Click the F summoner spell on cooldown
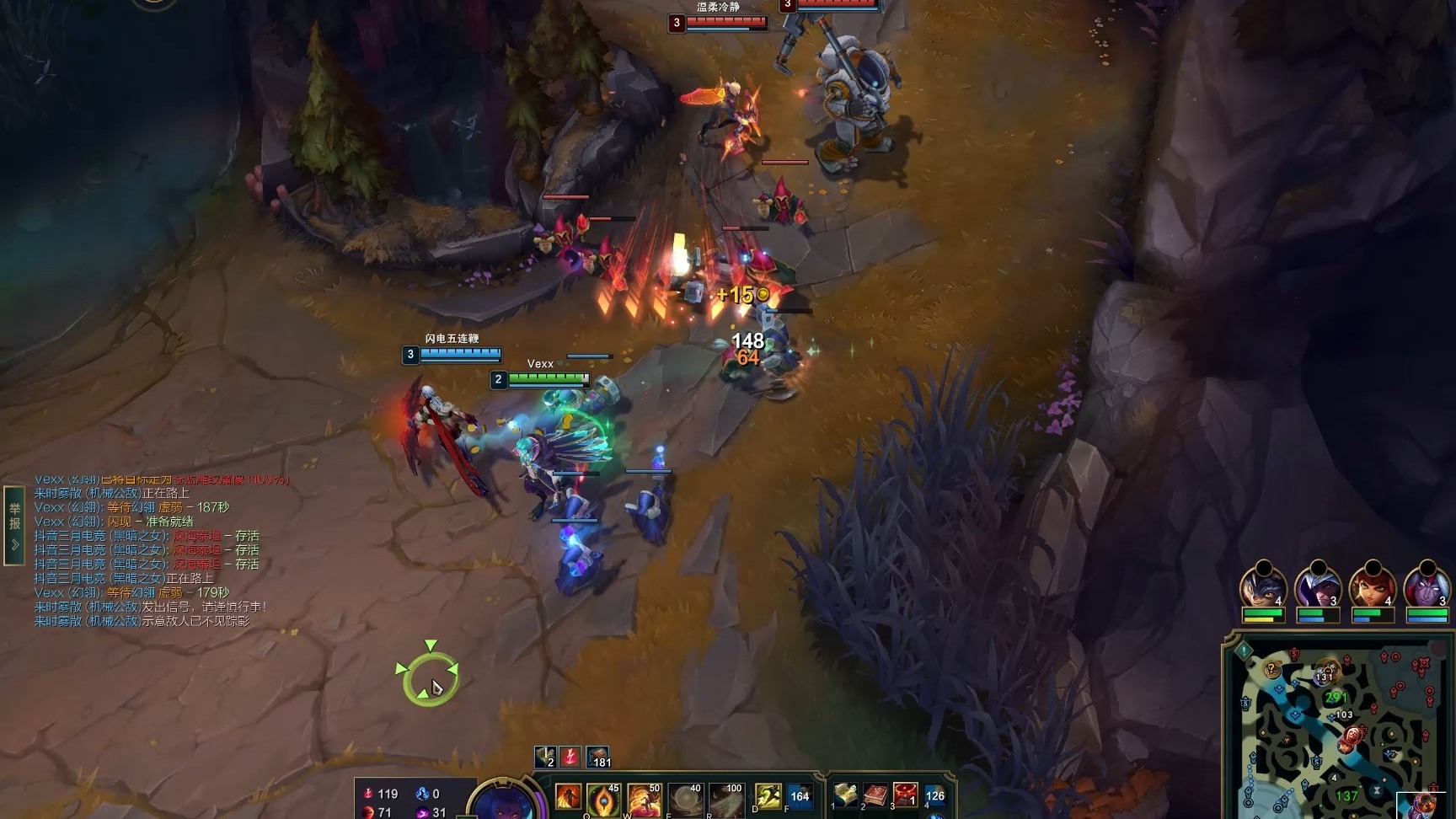Viewport: 1456px width, 819px height. point(799,796)
